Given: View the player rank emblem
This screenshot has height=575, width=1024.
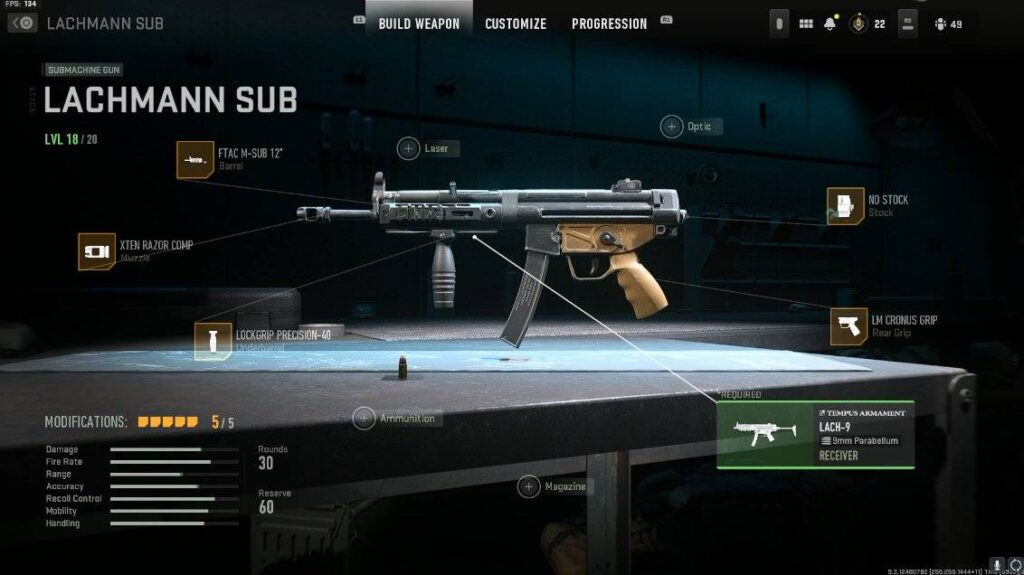Looking at the screenshot, I should 857,24.
